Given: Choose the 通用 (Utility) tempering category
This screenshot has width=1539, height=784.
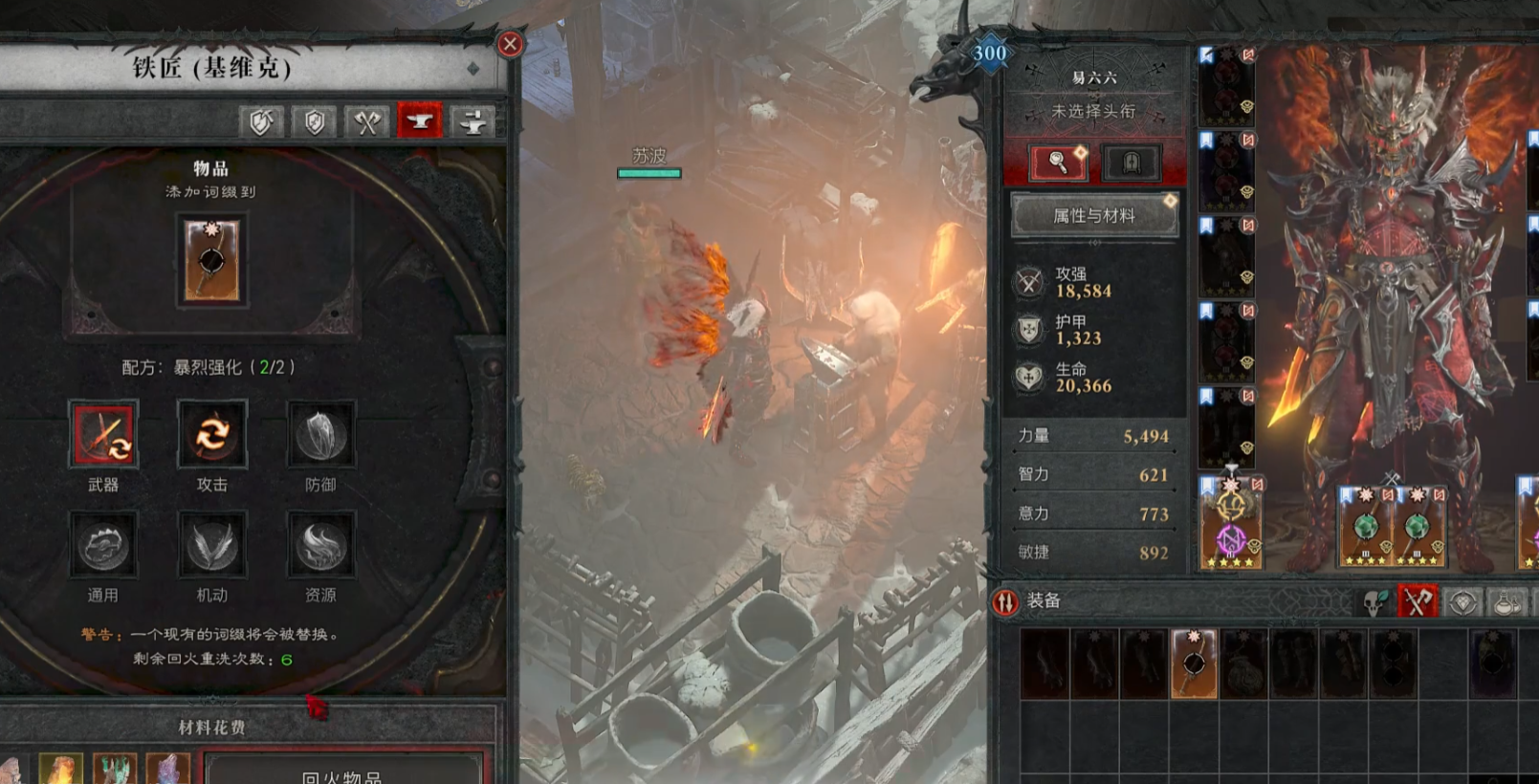Looking at the screenshot, I should click(103, 546).
